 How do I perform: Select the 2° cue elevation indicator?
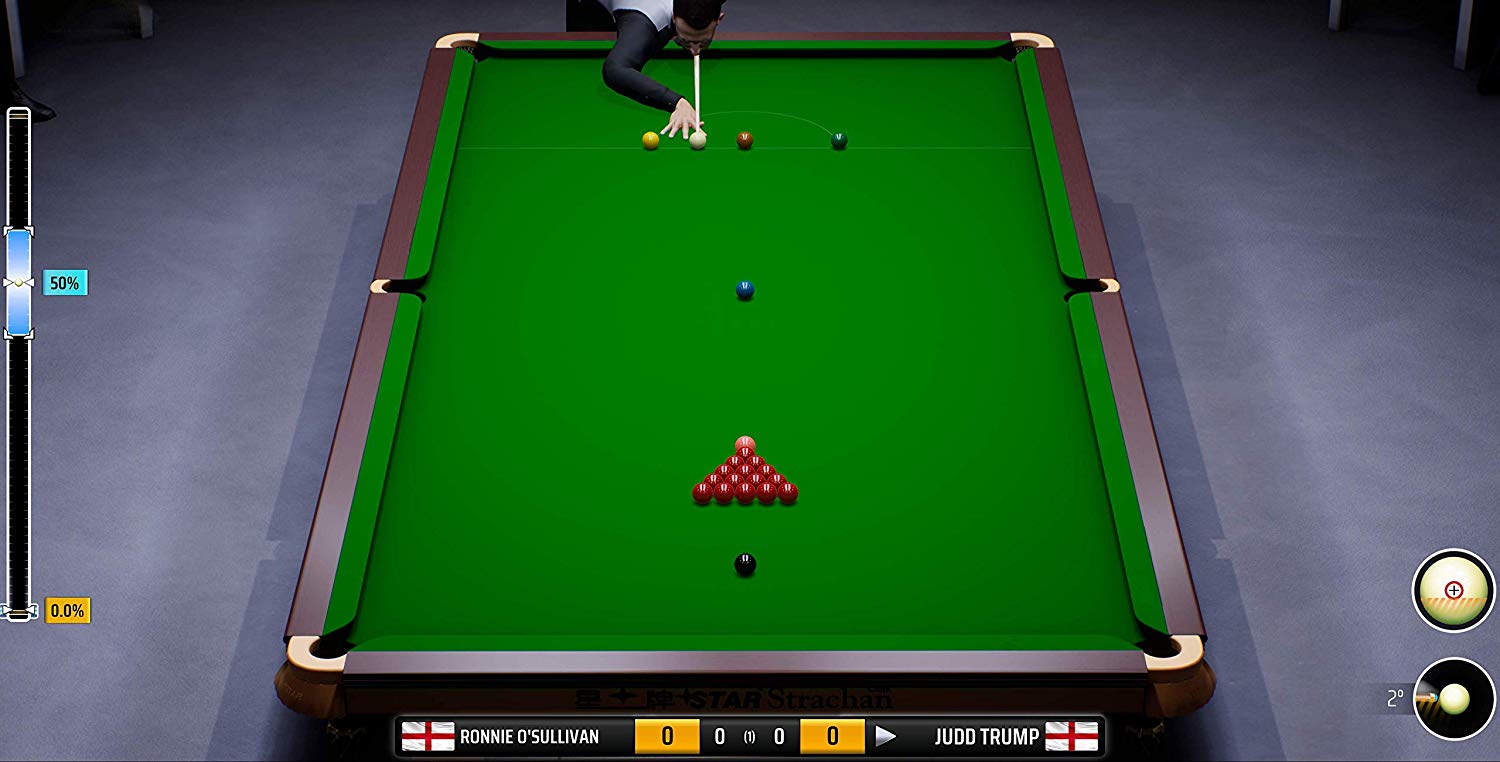(1397, 696)
